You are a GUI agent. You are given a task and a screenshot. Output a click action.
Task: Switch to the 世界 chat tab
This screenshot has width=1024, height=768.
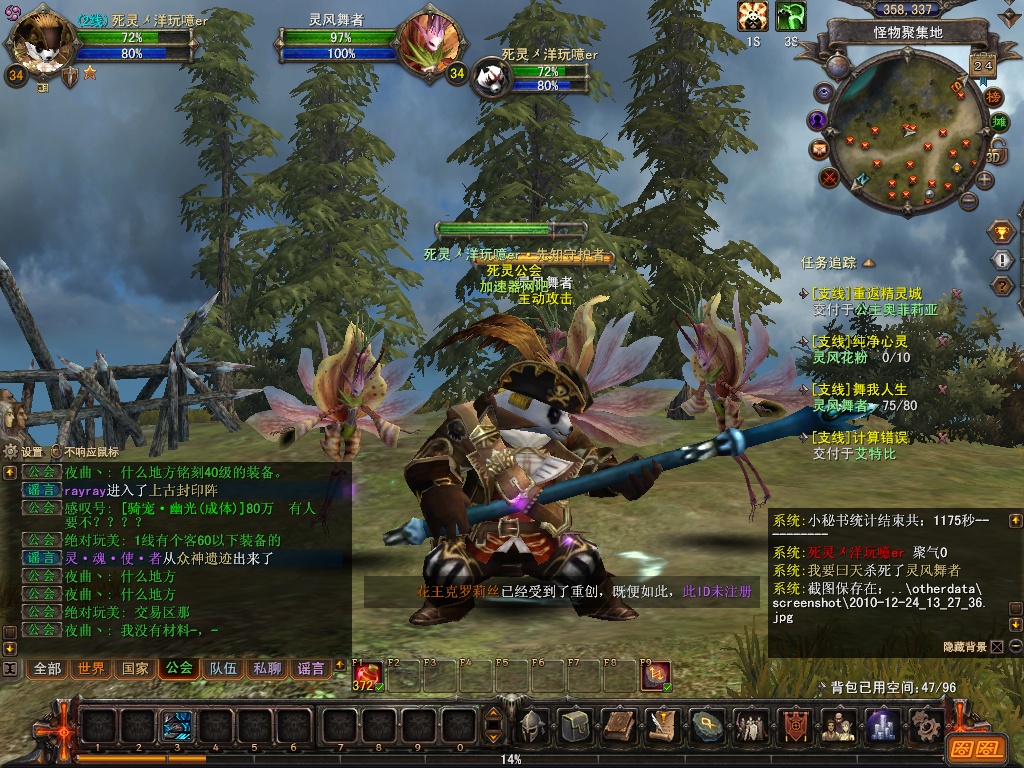click(92, 668)
